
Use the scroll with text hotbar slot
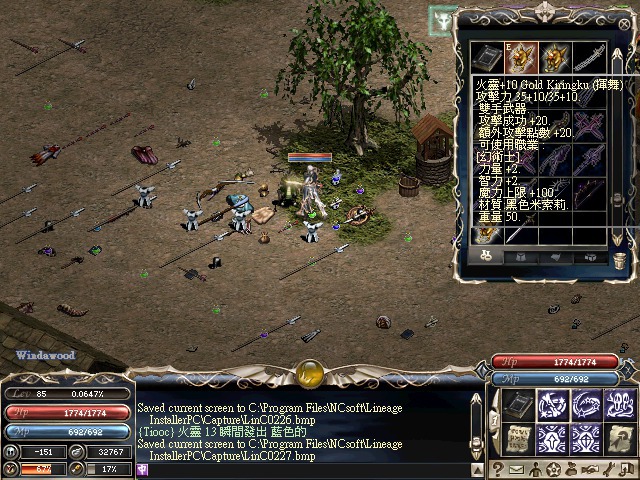(517, 439)
